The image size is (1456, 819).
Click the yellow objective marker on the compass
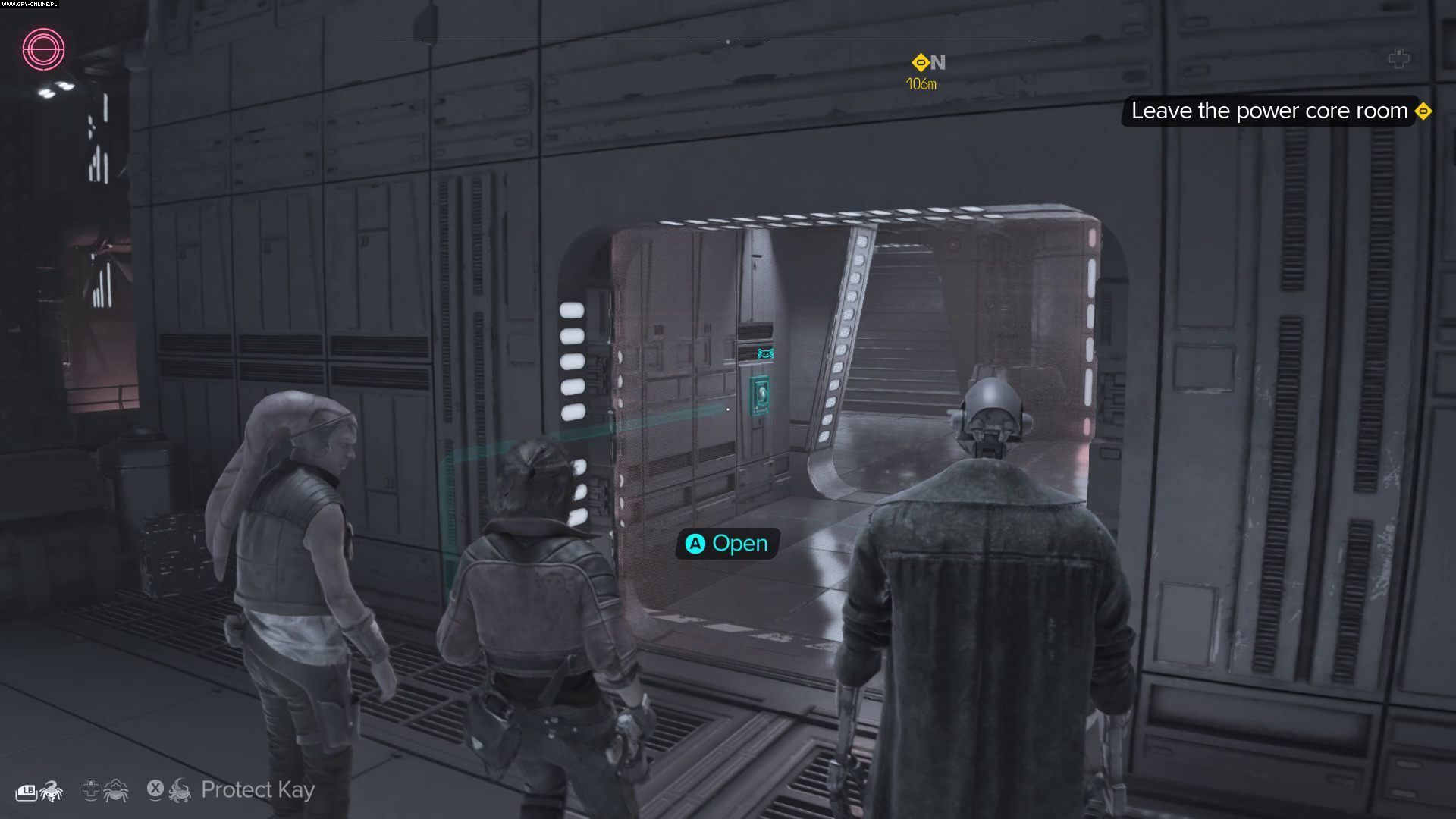(x=920, y=62)
